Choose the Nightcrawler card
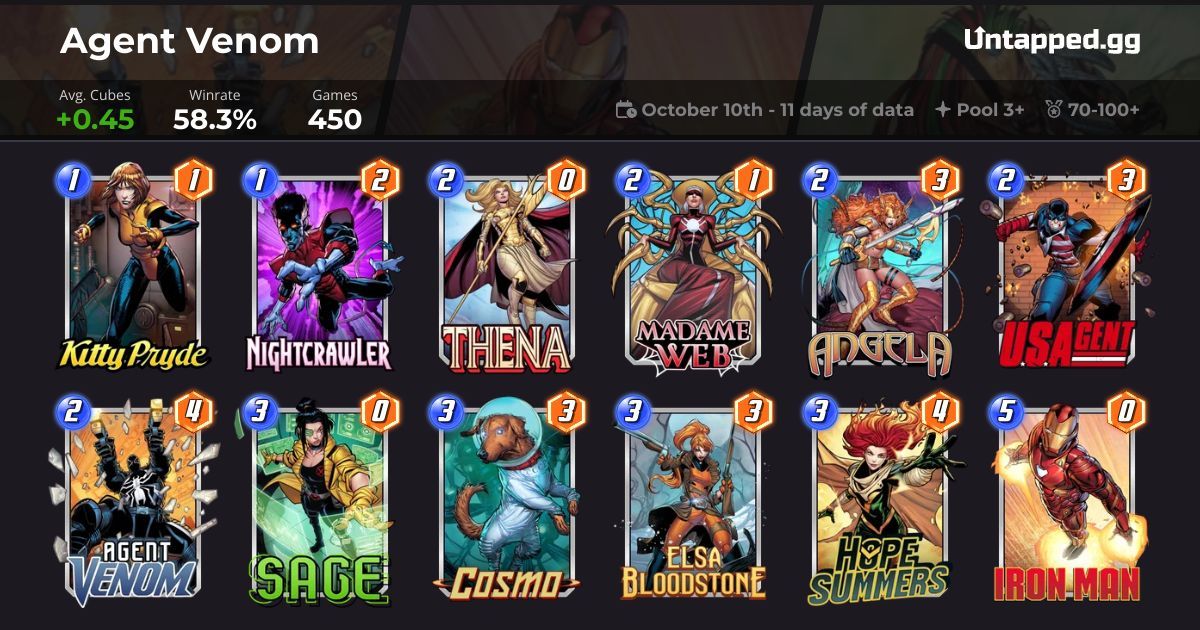This screenshot has height=630, width=1200. coord(319,270)
